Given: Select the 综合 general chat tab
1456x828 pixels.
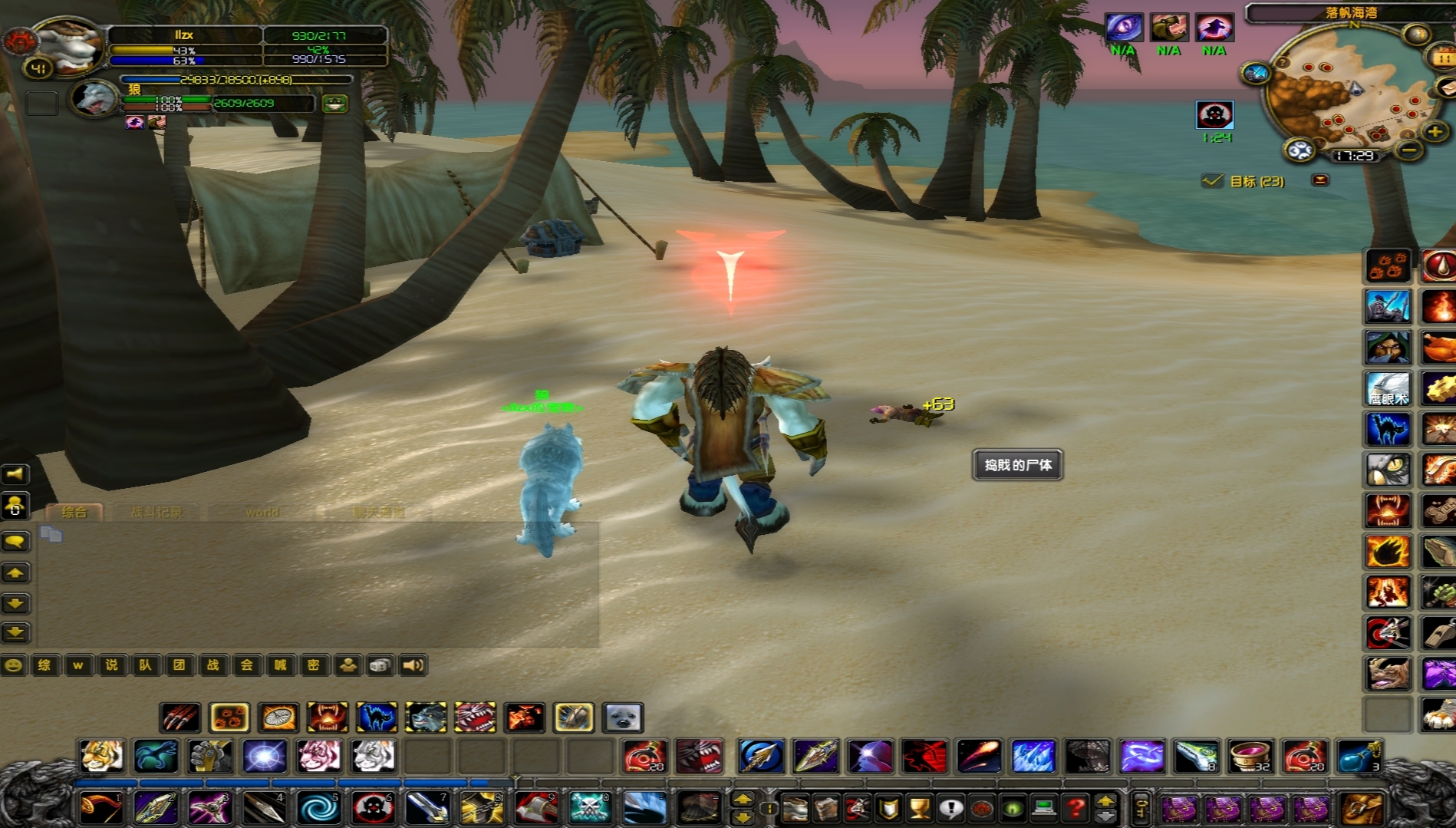Looking at the screenshot, I should [74, 512].
